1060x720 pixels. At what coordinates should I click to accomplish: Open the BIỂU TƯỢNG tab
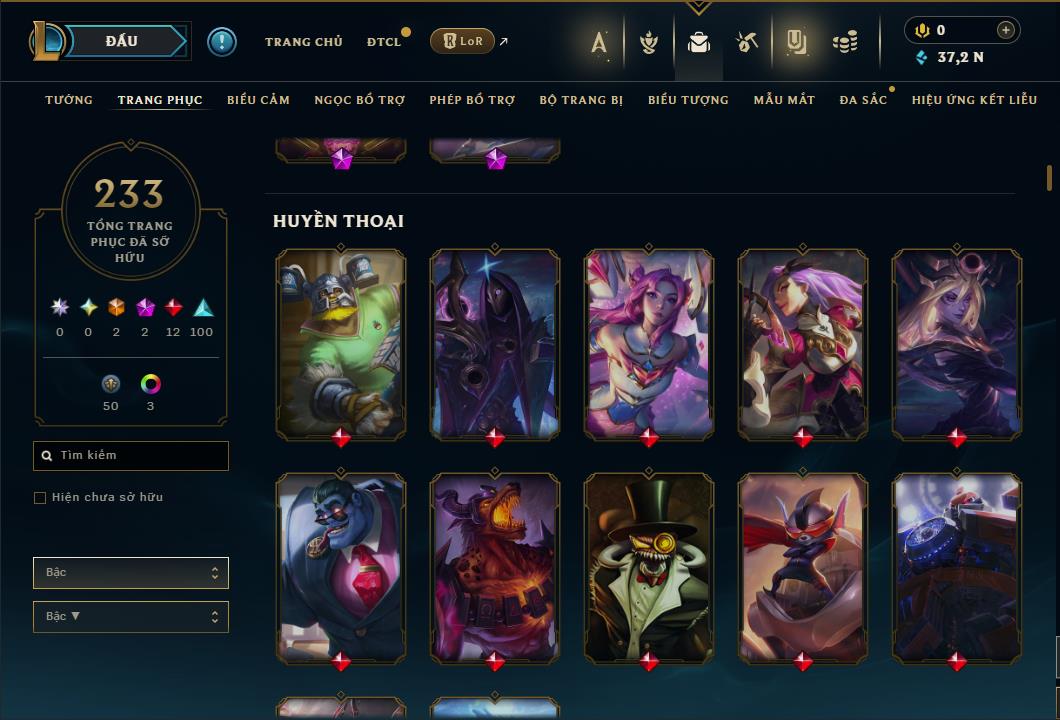coord(688,100)
